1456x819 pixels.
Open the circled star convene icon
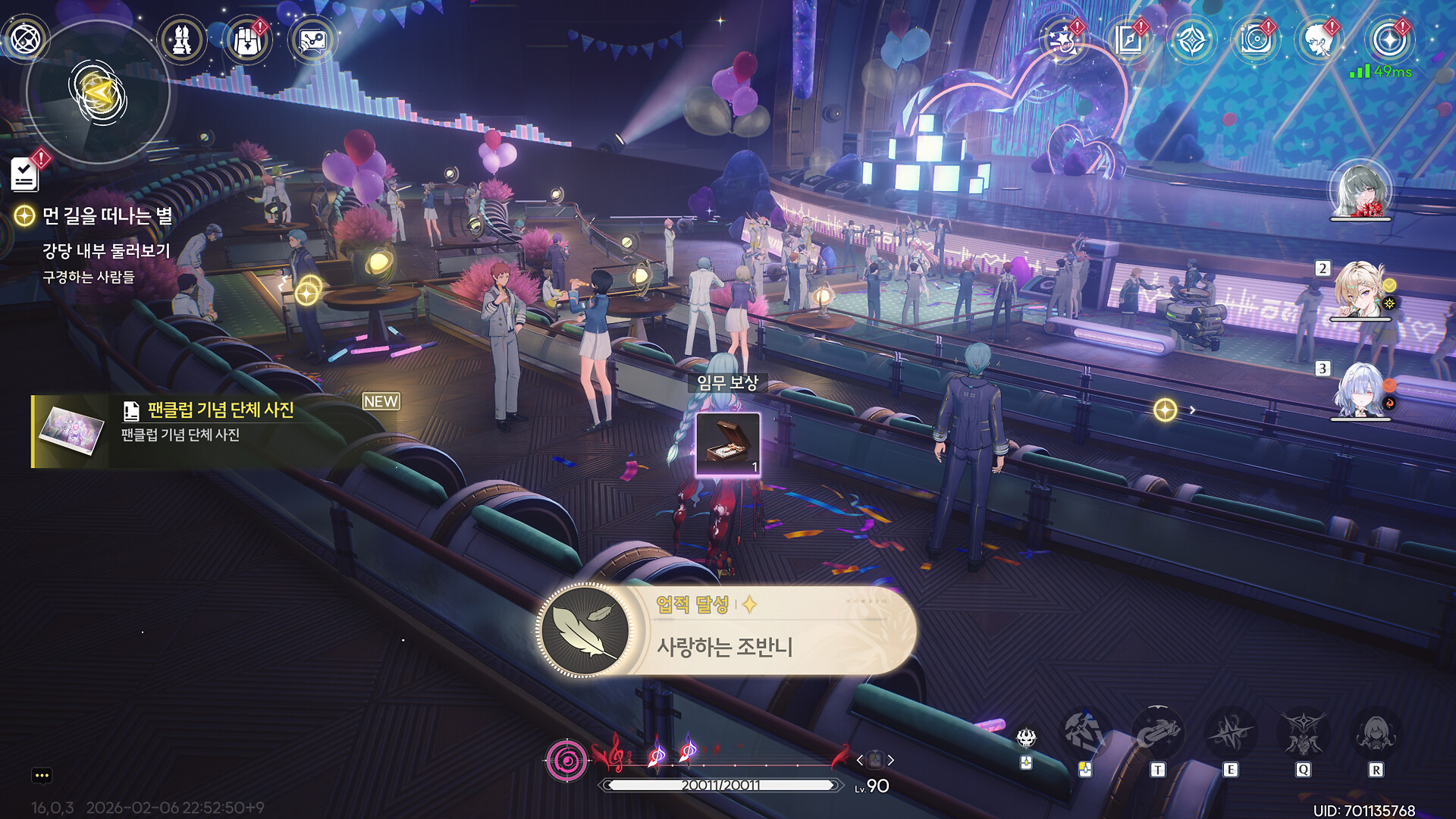coord(1389,40)
